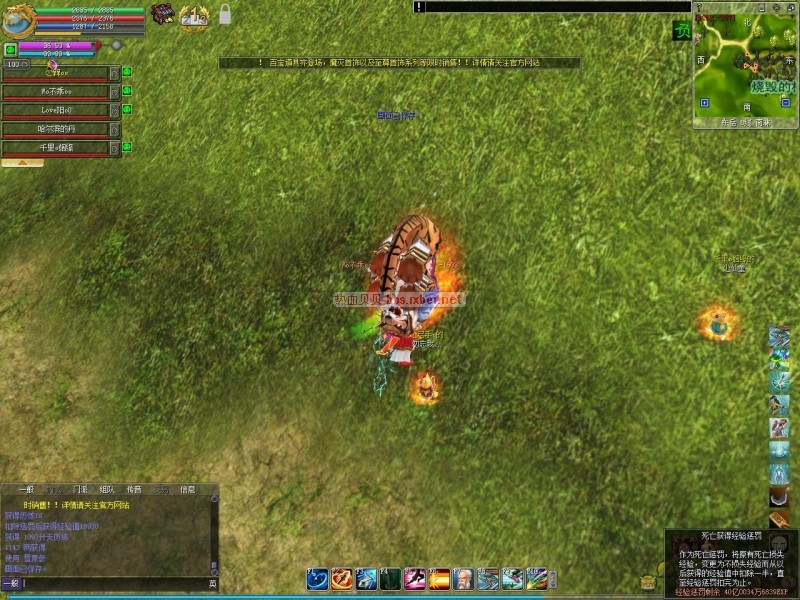Open the treasure chest icon
The image size is (800, 600).
click(x=162, y=14)
